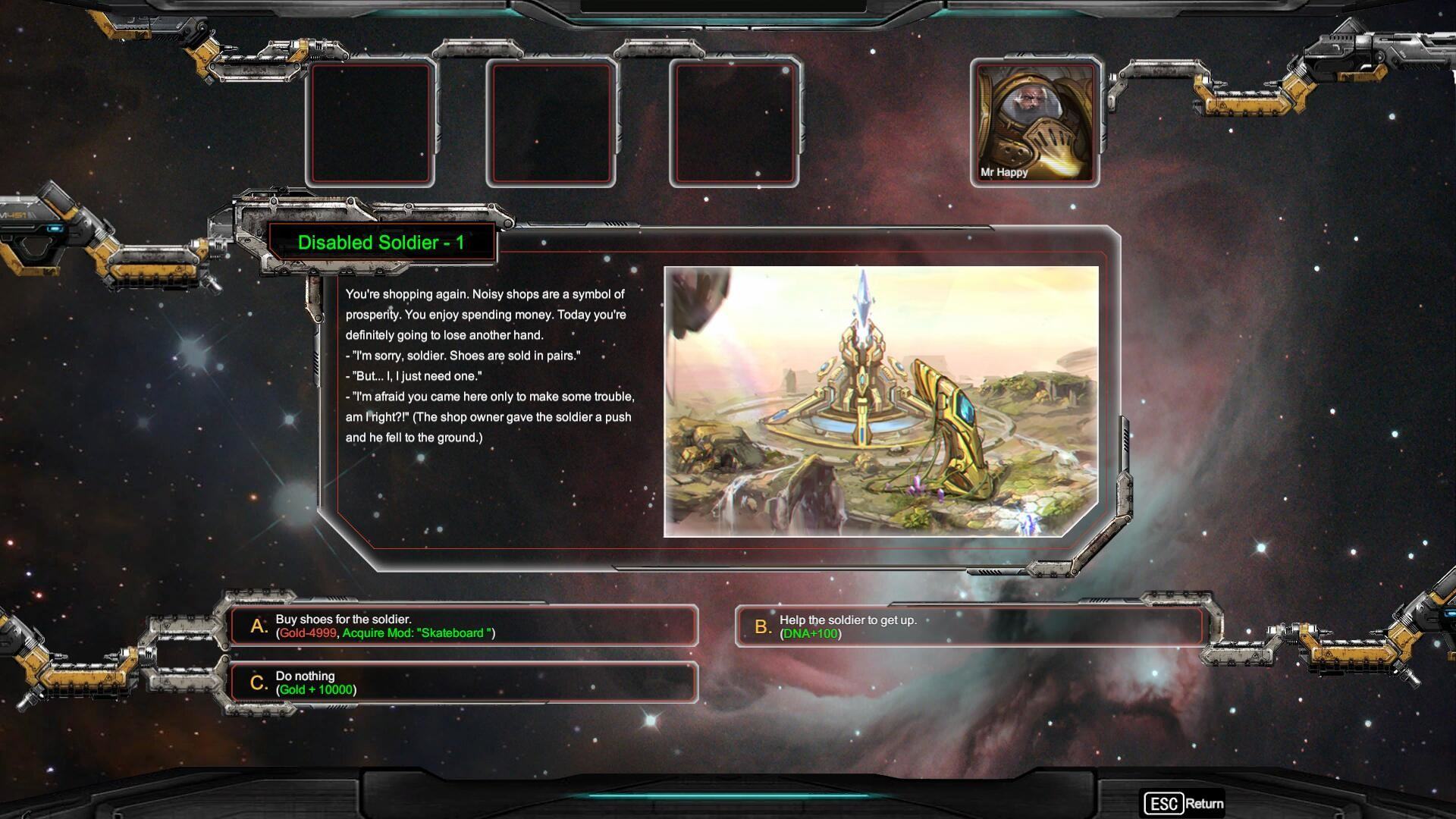
Task: Click the Return button
Action: (1184, 803)
